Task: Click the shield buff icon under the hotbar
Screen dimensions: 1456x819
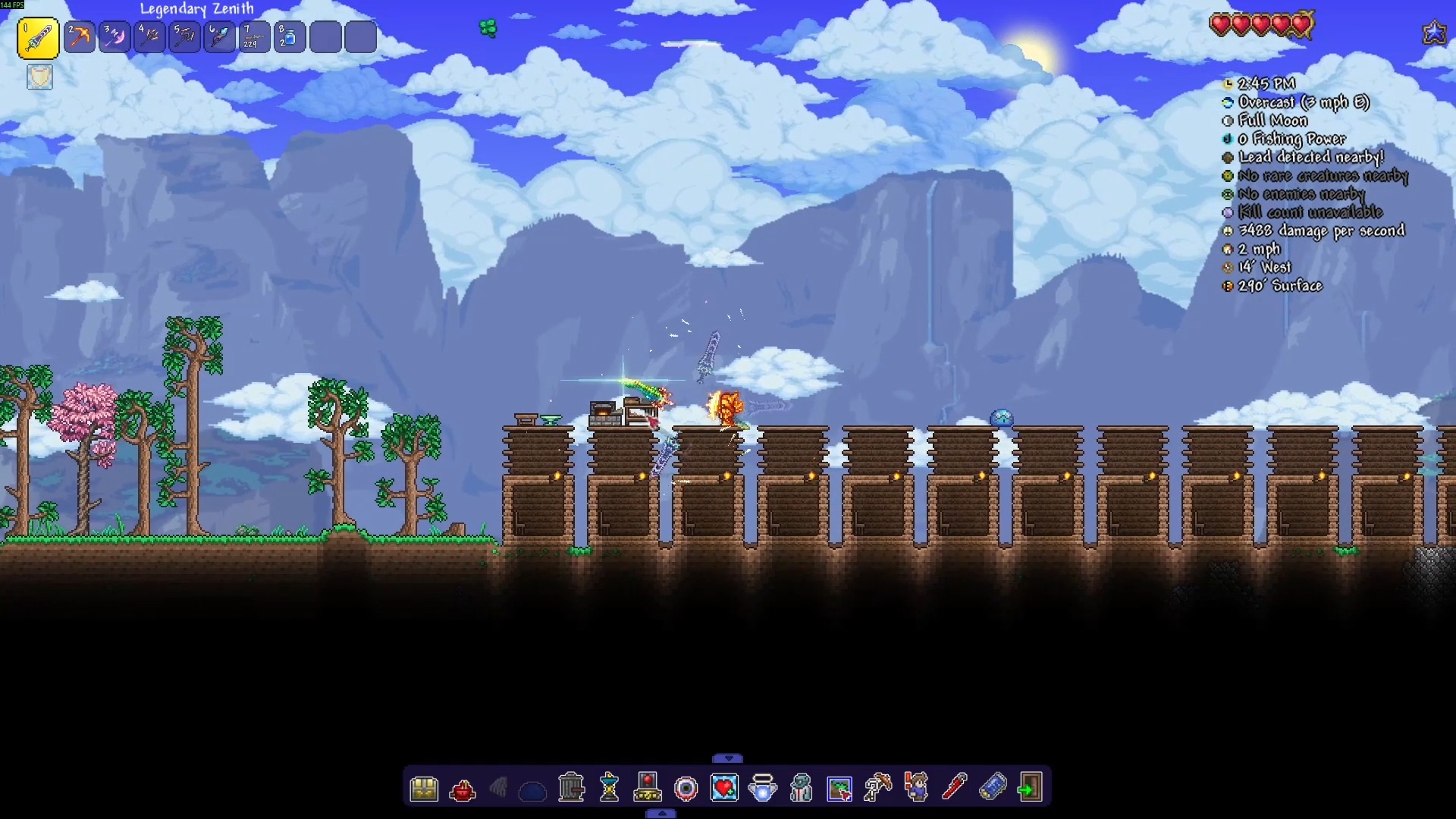Action: (40, 77)
